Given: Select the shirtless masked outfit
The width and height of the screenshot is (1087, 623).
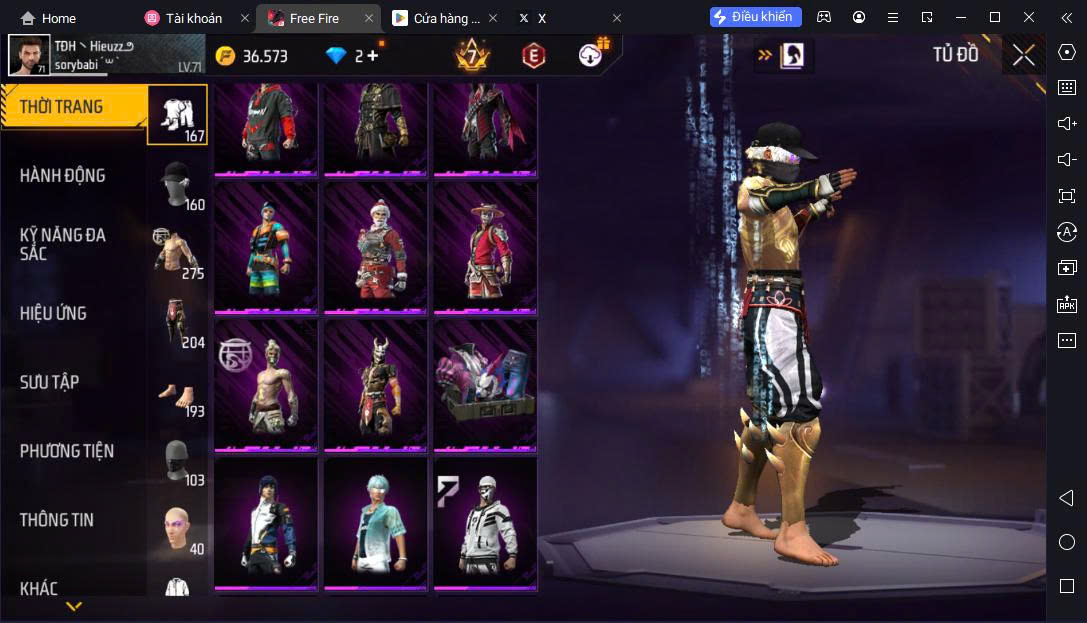Looking at the screenshot, I should pos(265,385).
